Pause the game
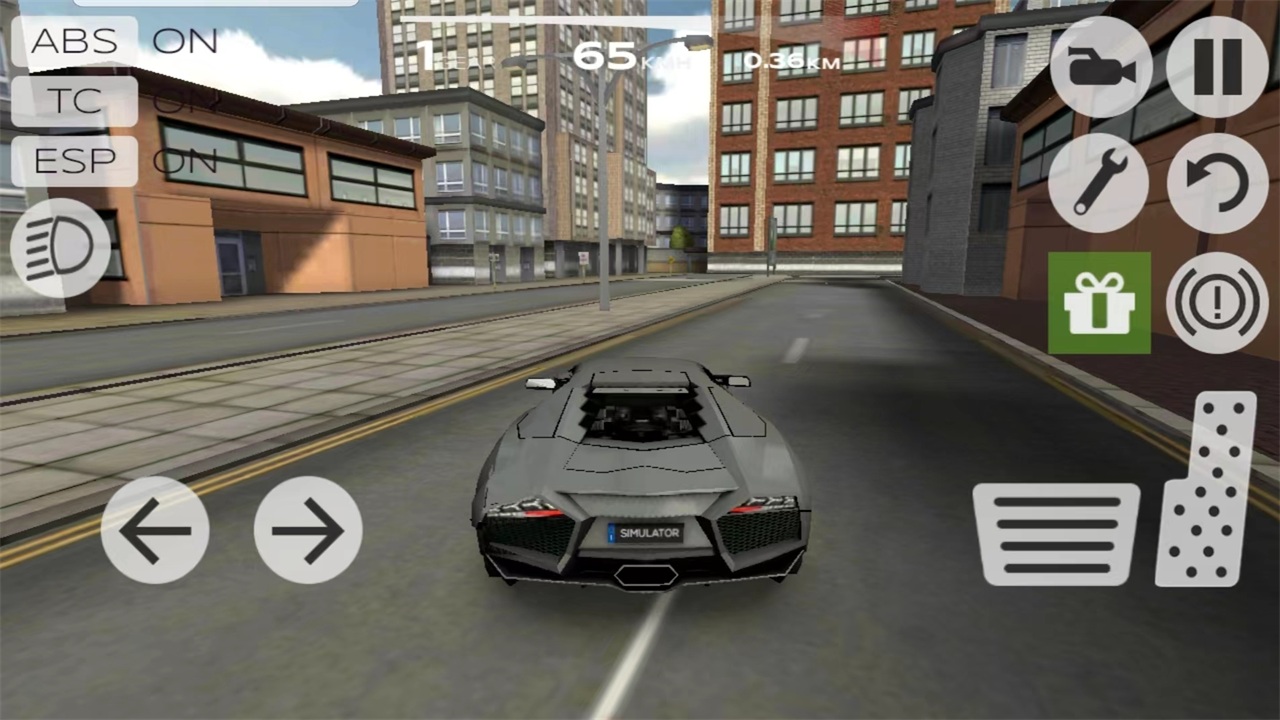 coord(1217,67)
